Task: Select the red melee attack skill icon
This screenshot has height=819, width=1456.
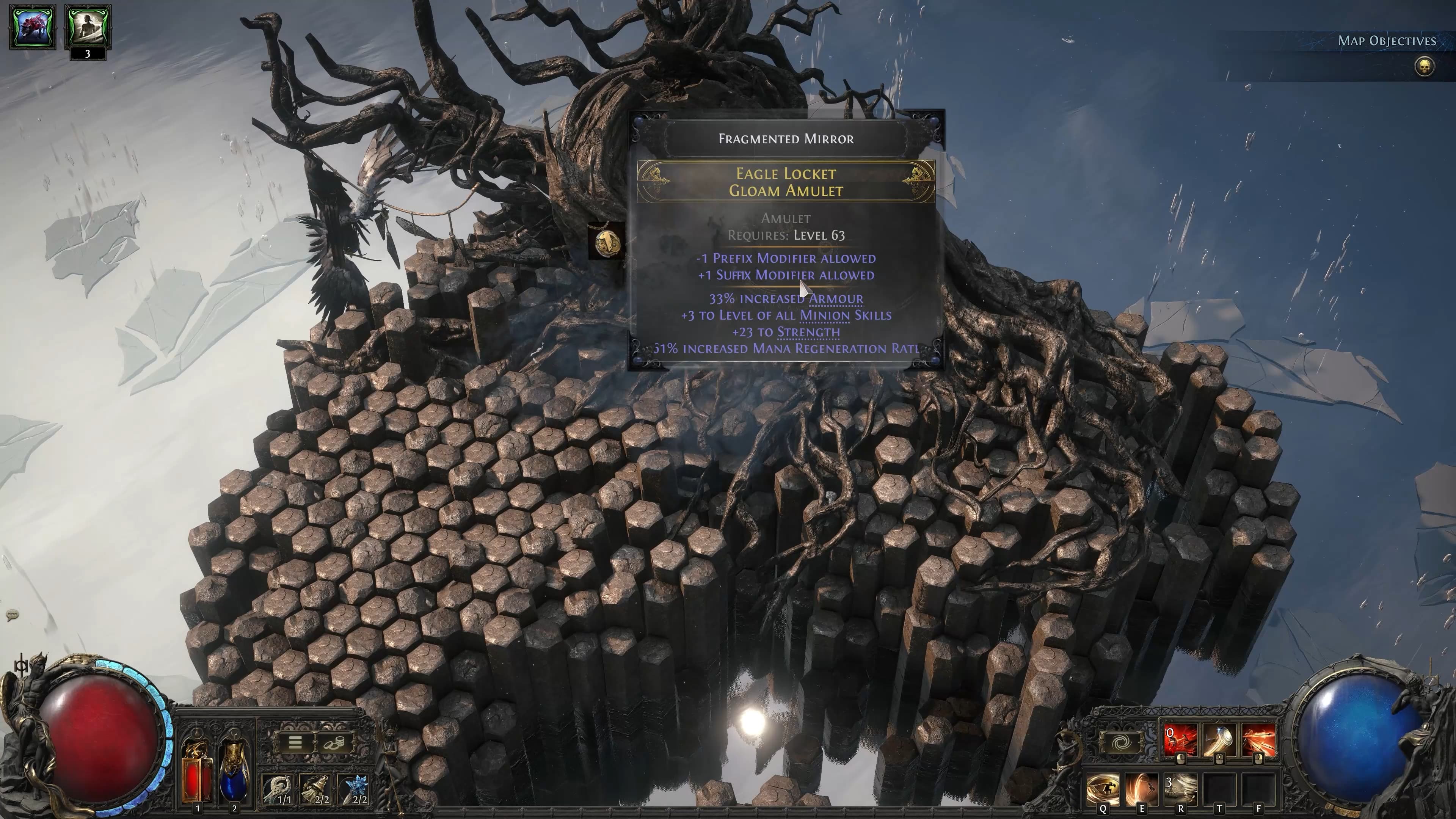Action: click(1180, 741)
